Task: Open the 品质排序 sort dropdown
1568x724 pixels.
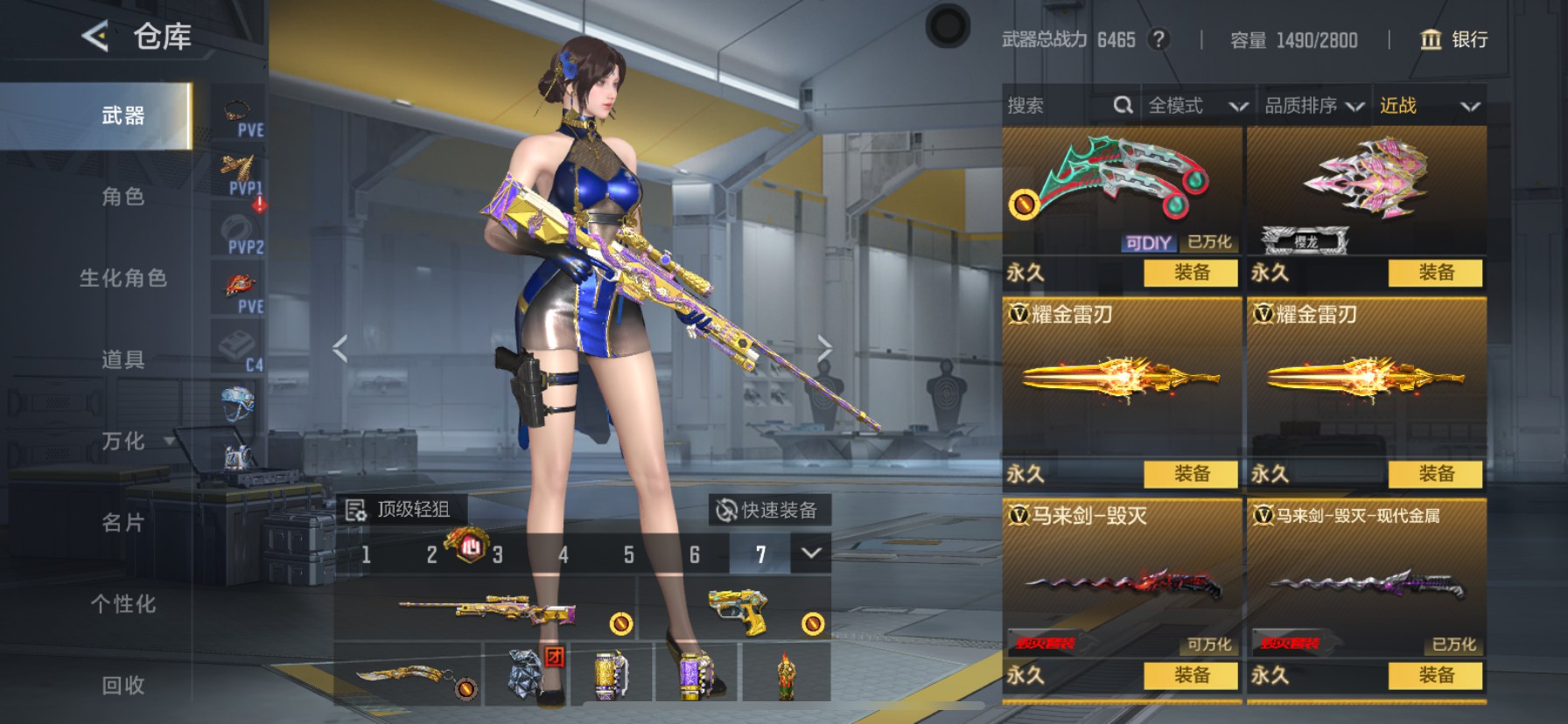Action: (1313, 106)
